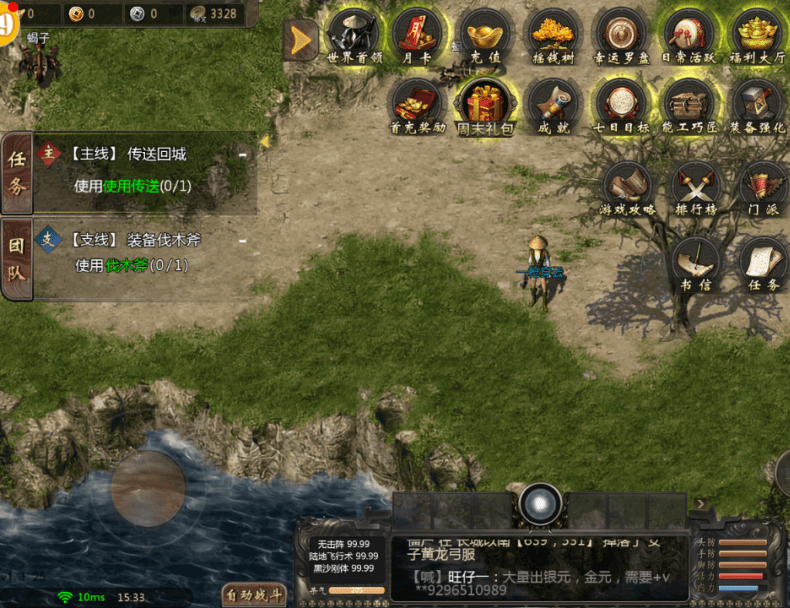Claim the 首充奖励 first recharge reward
Viewport: 790px width, 608px height.
[x=417, y=104]
